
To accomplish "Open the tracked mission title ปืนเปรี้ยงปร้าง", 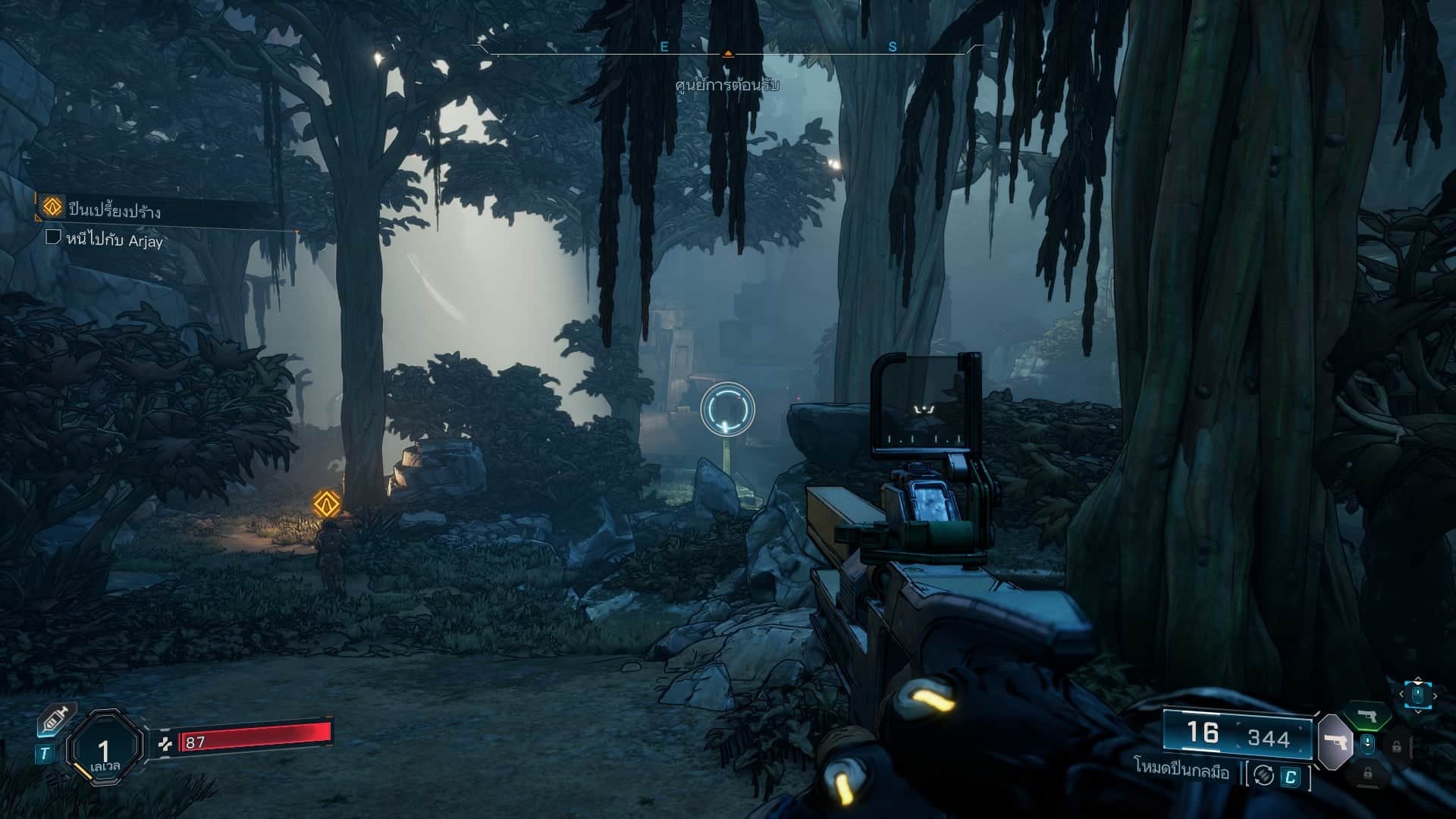I will click(x=114, y=209).
